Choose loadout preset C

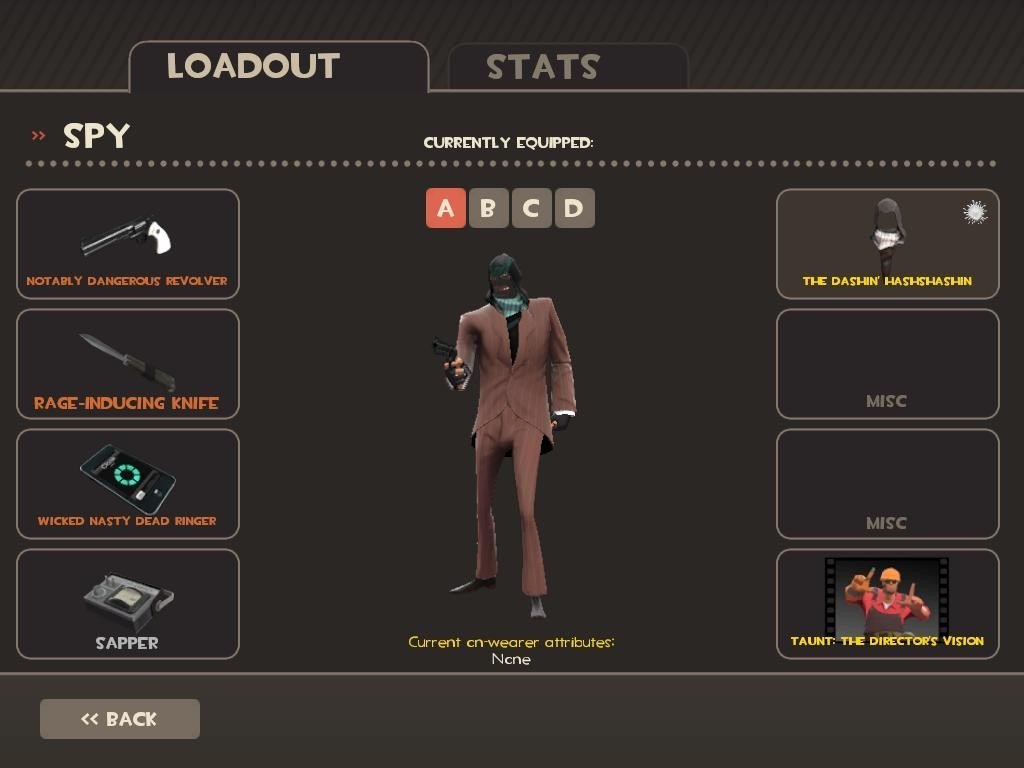pos(531,208)
